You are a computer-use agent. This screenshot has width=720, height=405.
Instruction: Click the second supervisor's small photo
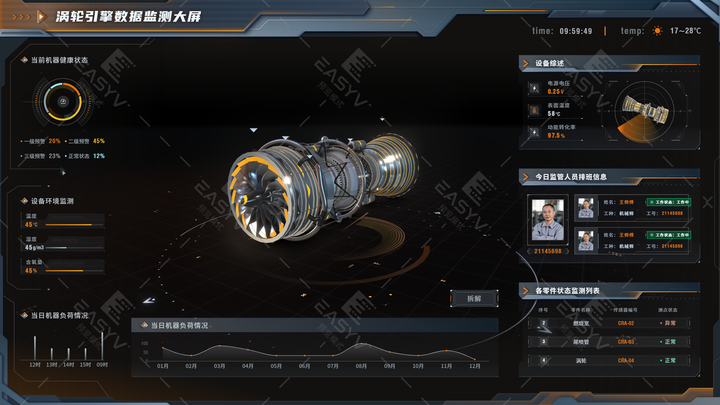pyautogui.click(x=585, y=239)
